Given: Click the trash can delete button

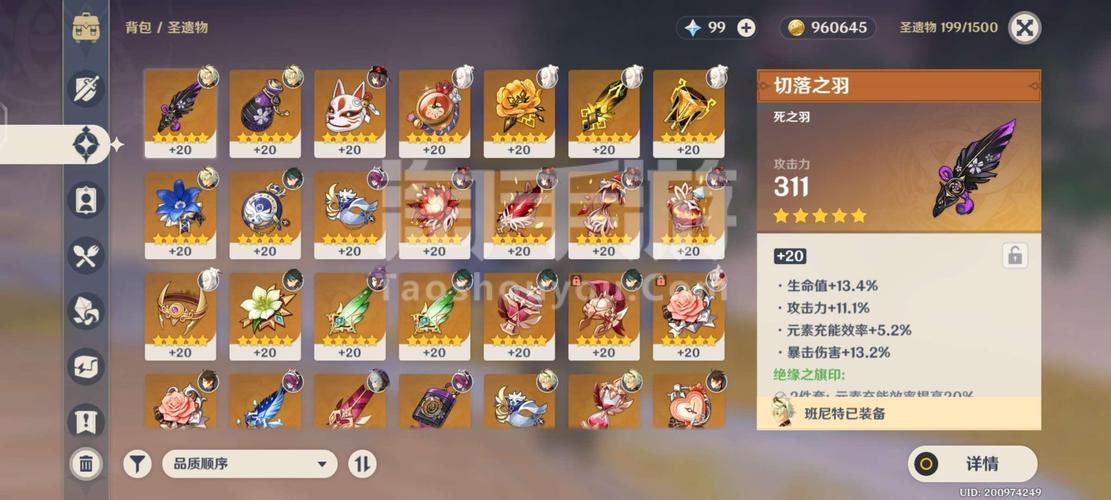Looking at the screenshot, I should (86, 463).
